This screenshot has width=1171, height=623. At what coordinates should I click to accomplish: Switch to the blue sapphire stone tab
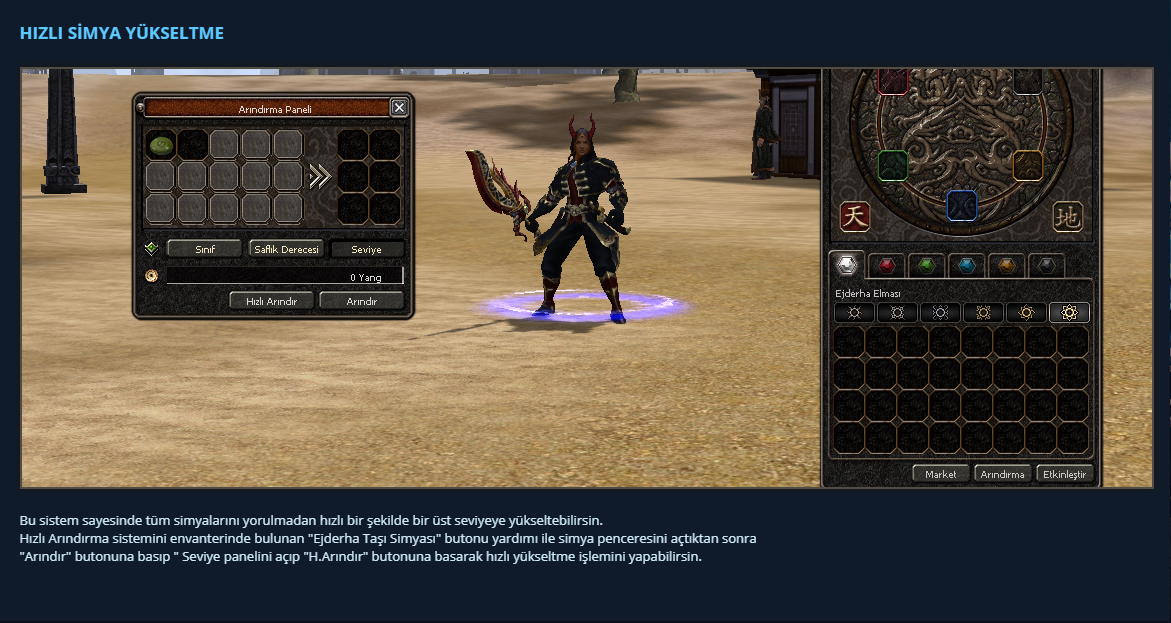point(966,266)
